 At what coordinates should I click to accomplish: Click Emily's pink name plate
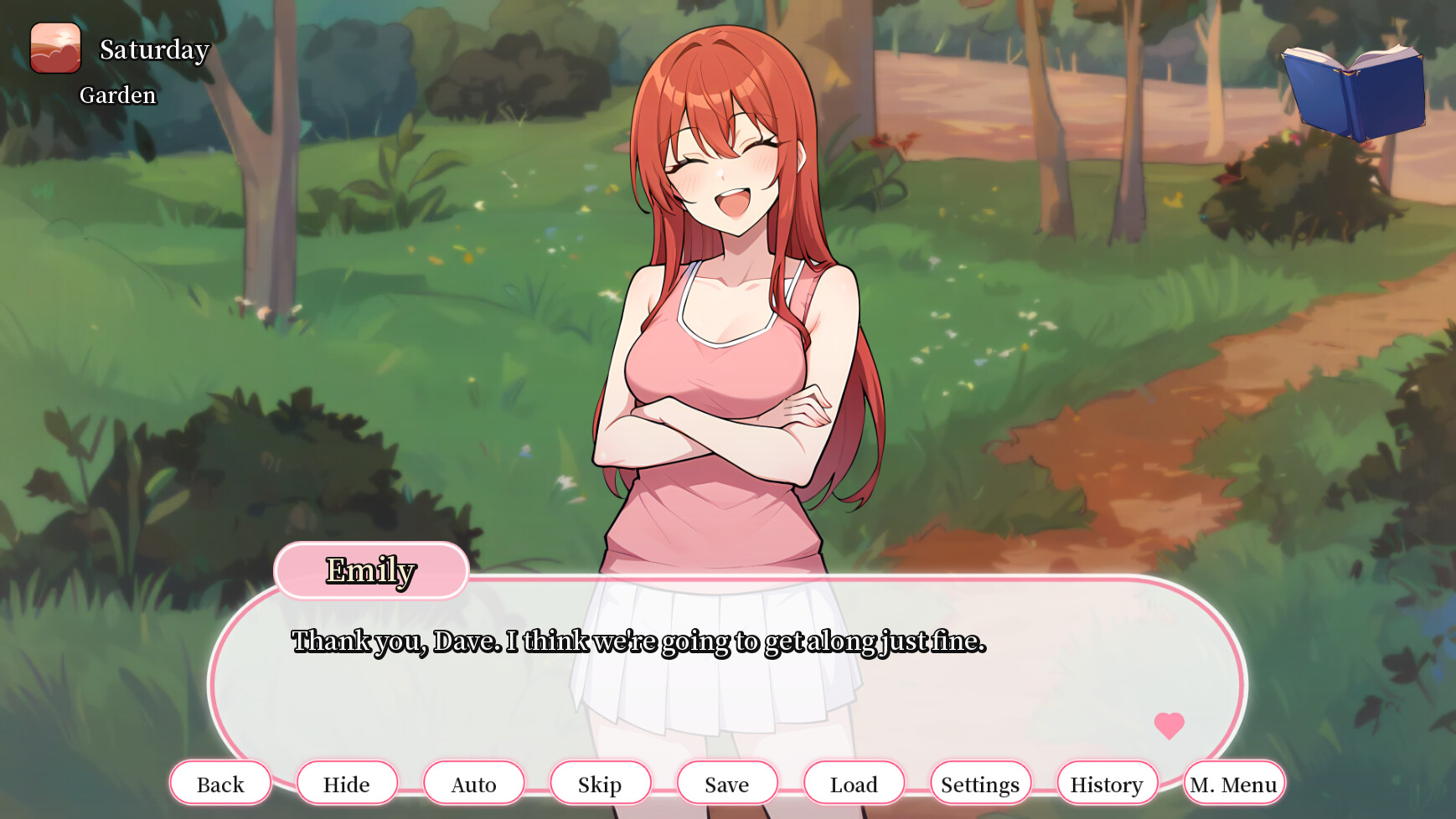tap(371, 570)
